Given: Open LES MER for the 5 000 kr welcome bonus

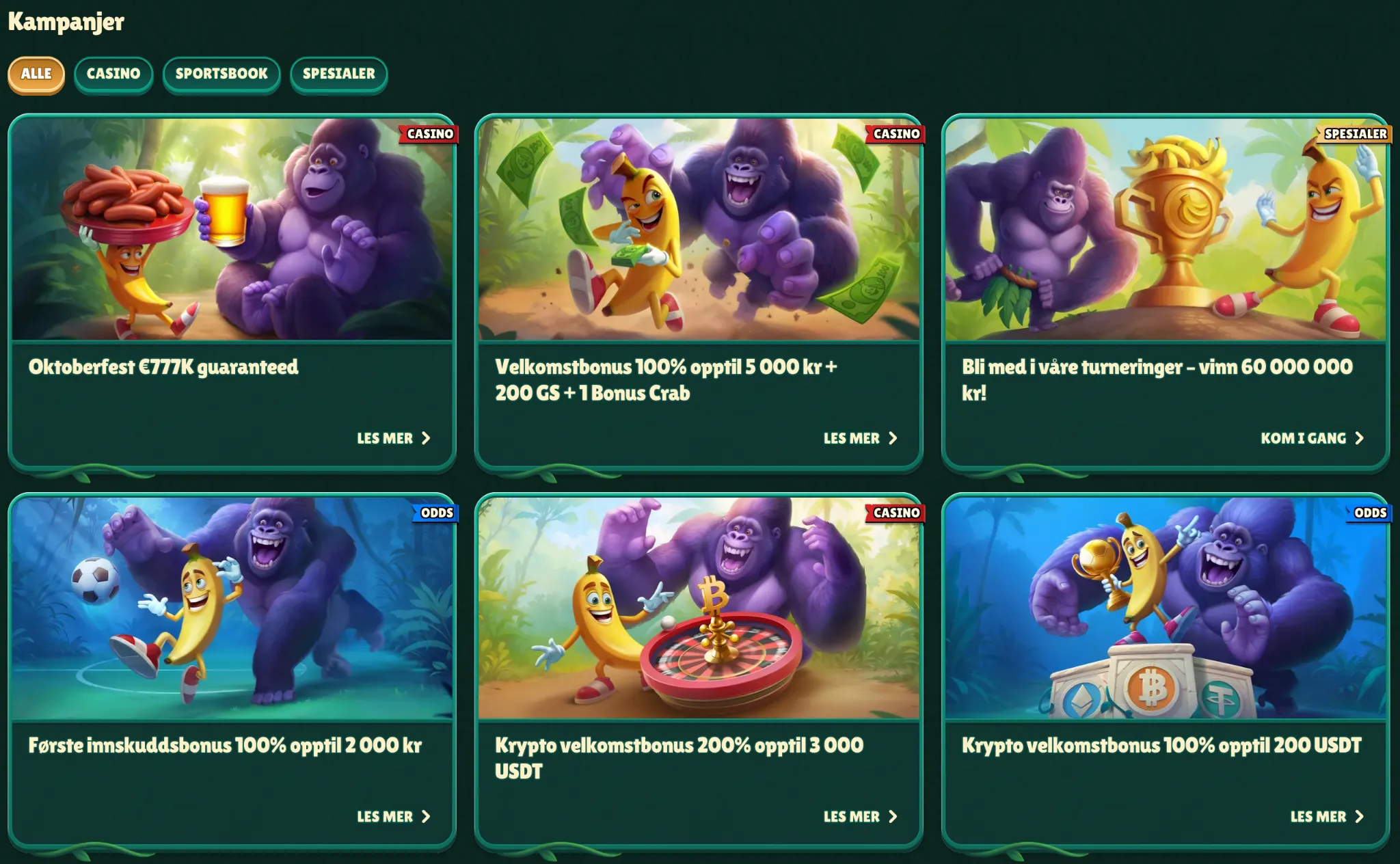Looking at the screenshot, I should tap(851, 438).
